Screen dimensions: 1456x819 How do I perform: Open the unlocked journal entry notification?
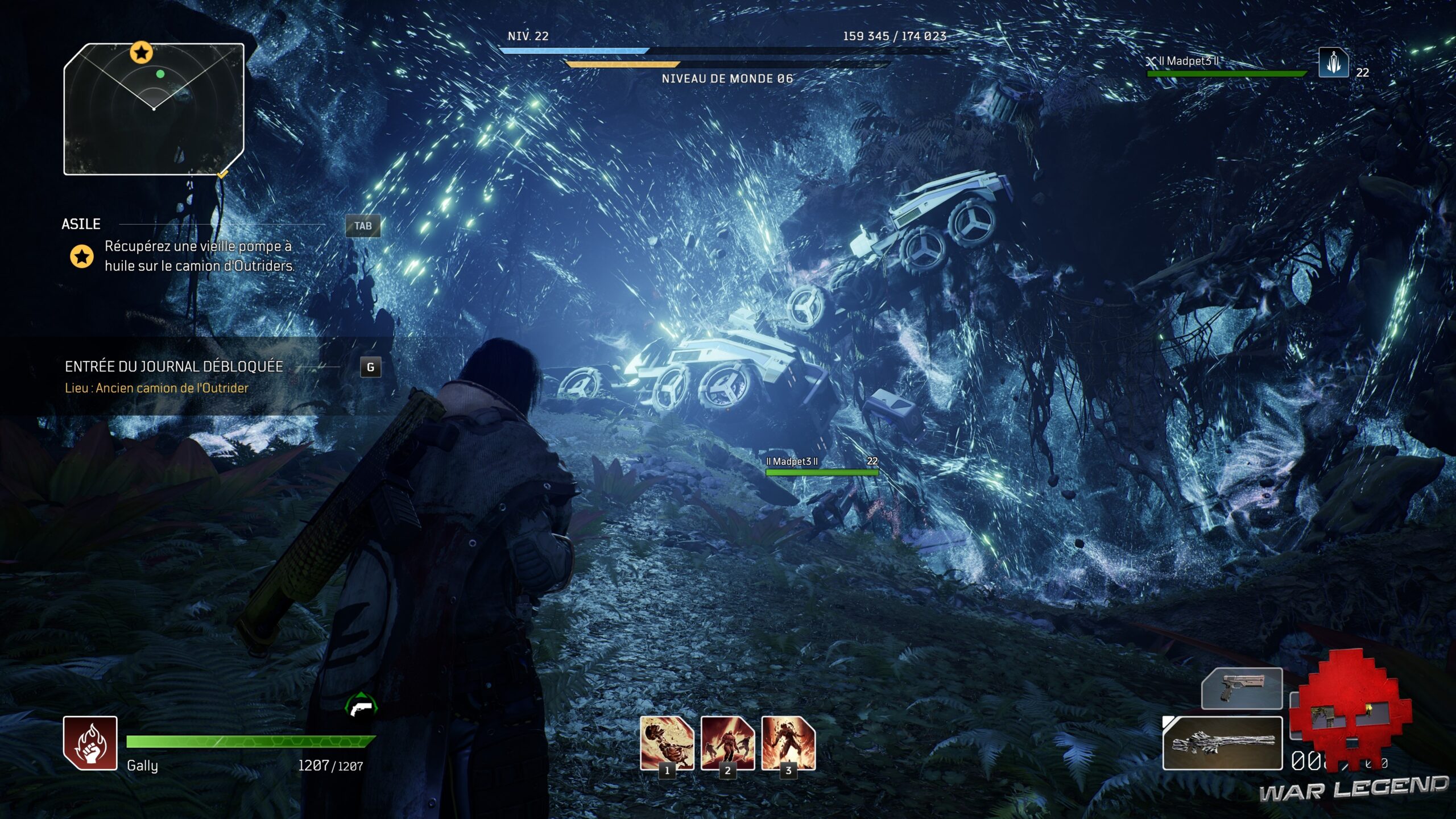(x=173, y=377)
